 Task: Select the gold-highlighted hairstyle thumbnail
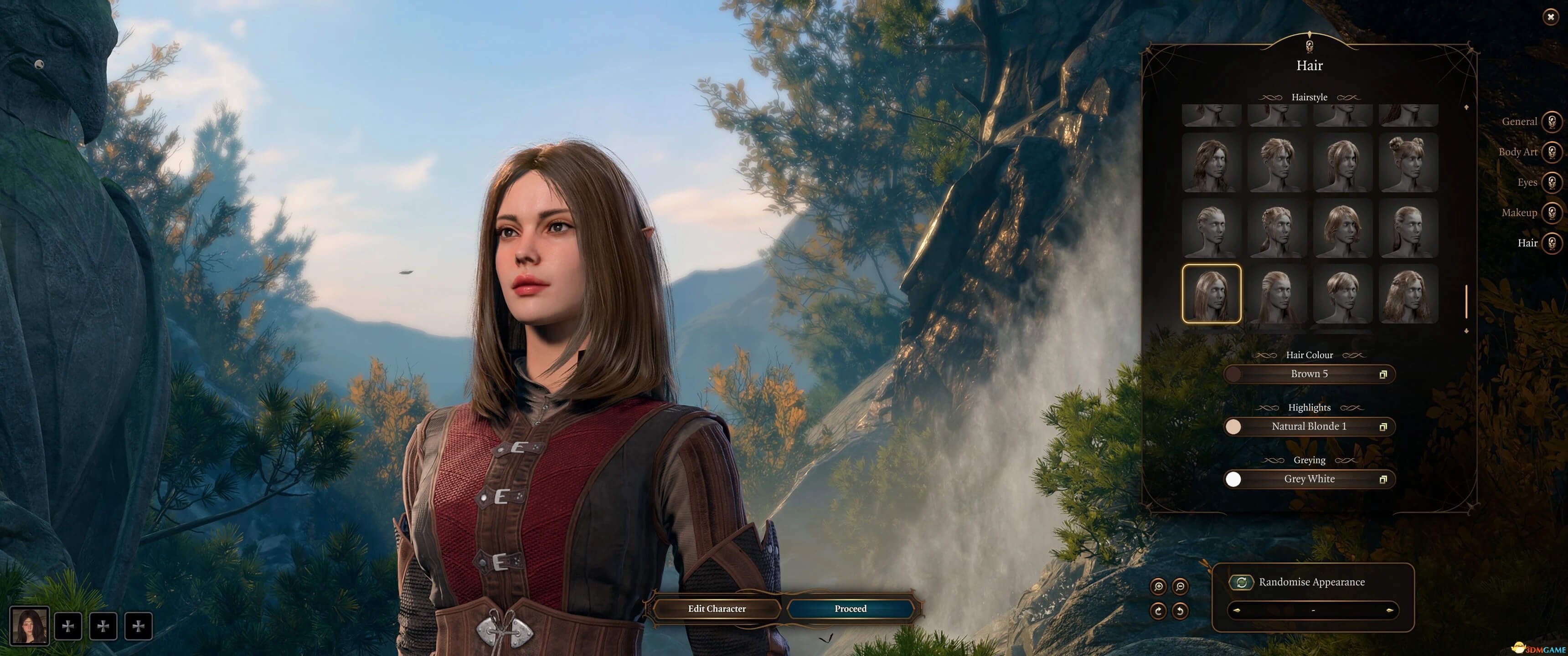1211,294
